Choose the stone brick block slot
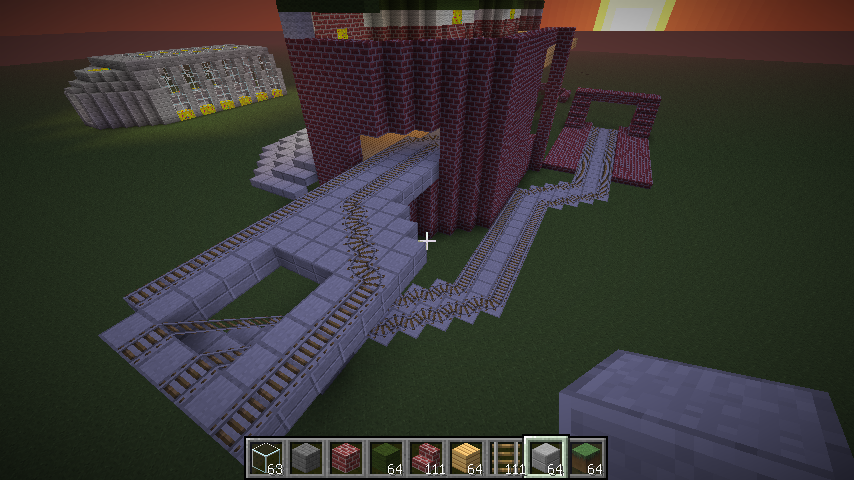854x480 pixels. pyautogui.click(x=306, y=458)
